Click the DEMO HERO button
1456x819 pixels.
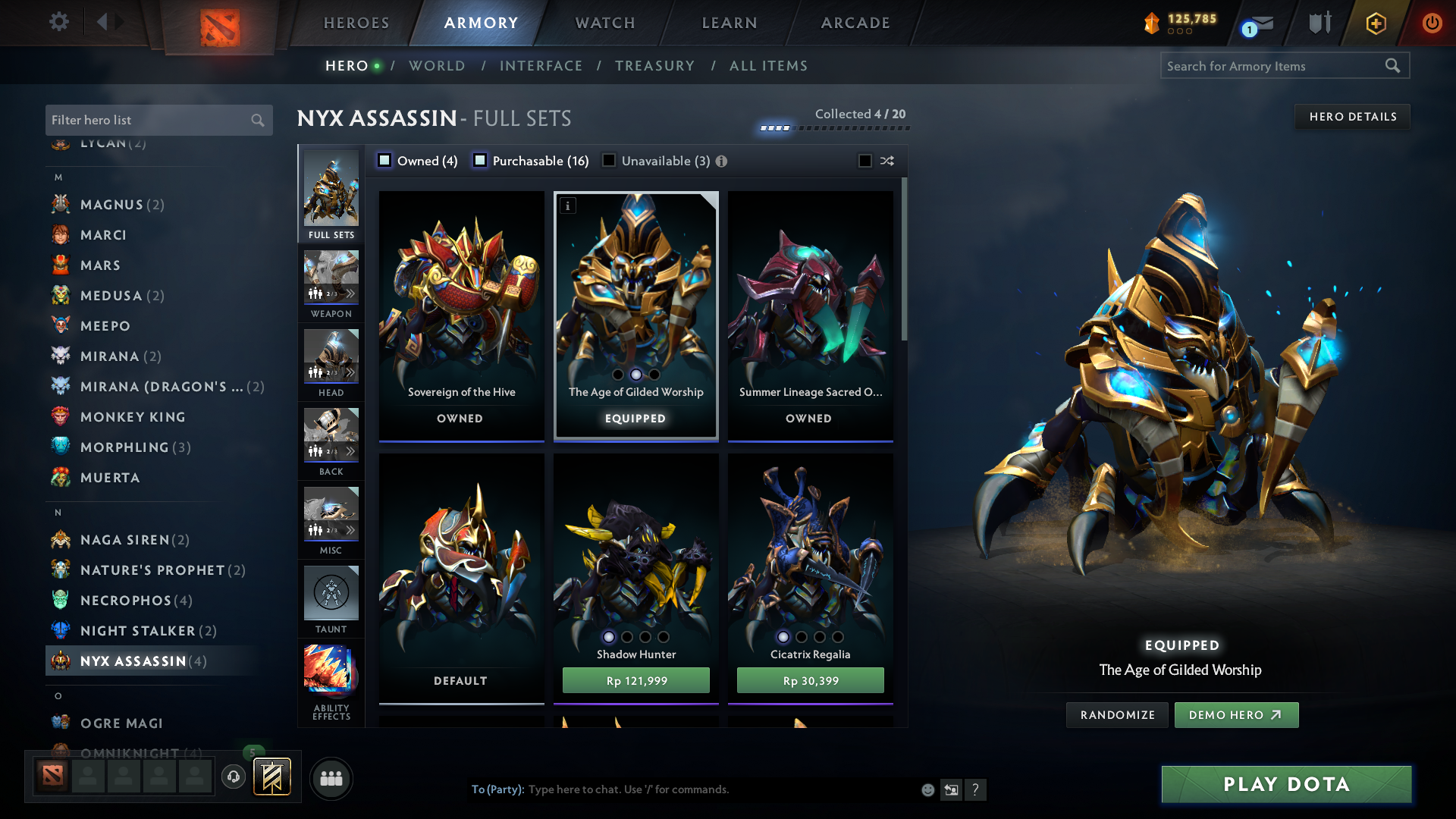(1235, 714)
